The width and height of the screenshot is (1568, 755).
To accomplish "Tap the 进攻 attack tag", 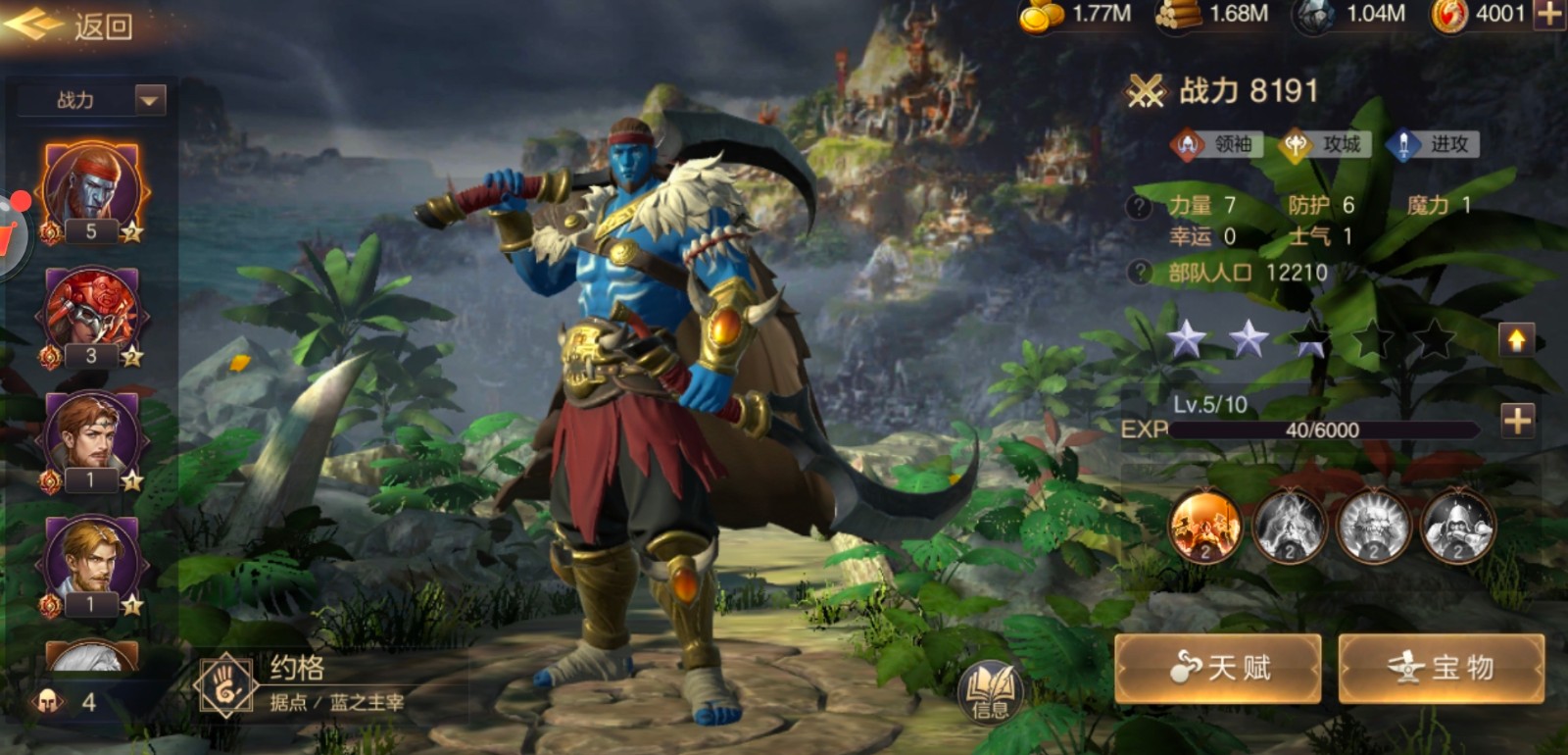I will tap(1432, 145).
